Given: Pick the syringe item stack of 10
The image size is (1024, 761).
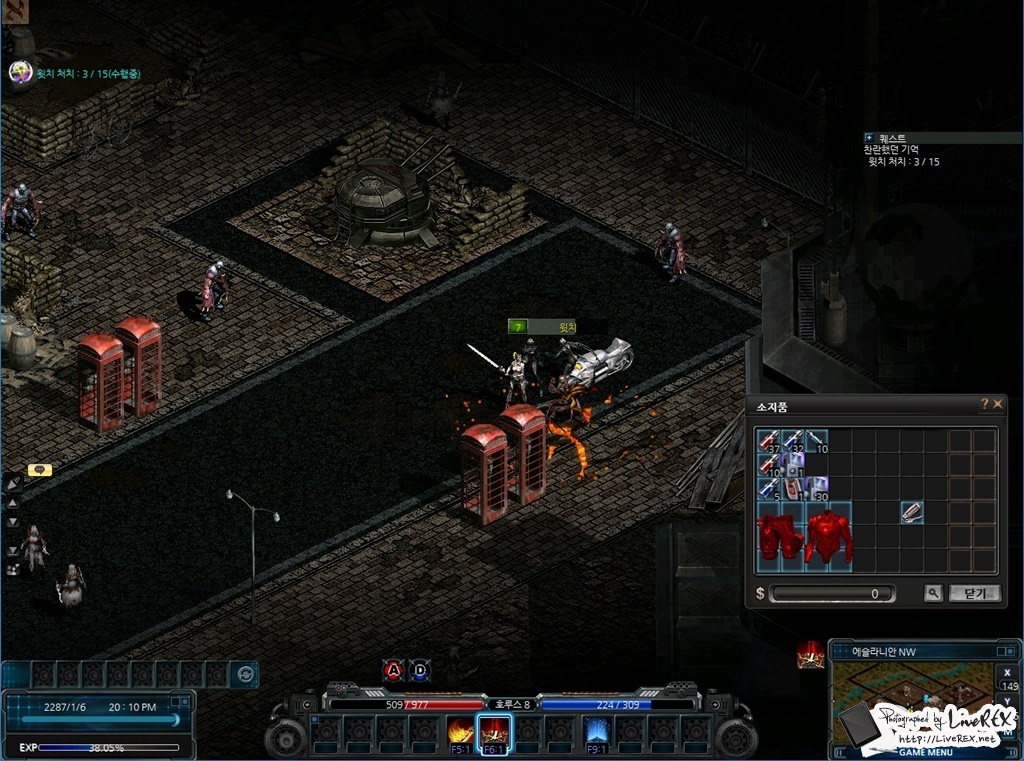Looking at the screenshot, I should (817, 441).
